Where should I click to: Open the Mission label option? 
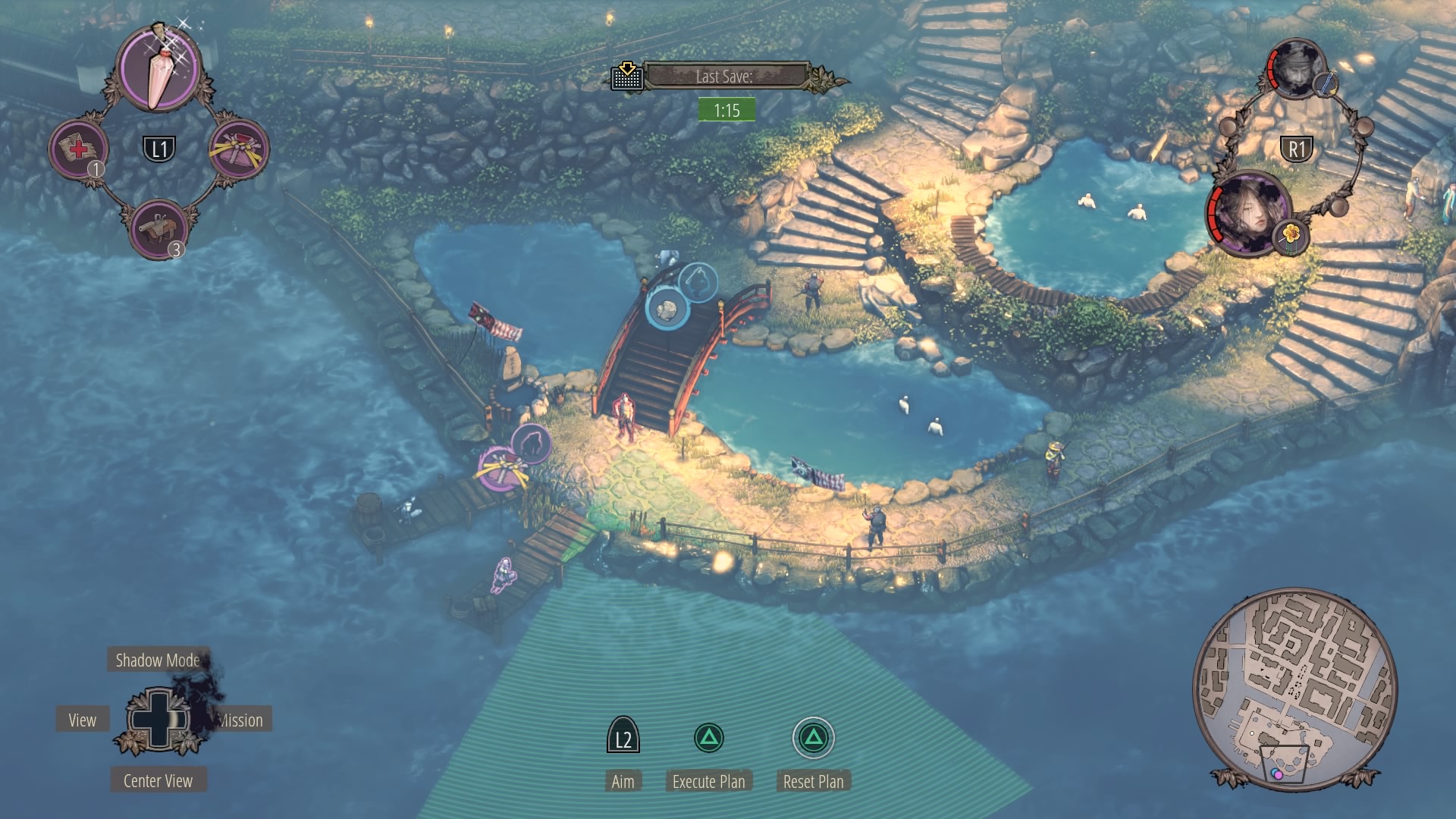click(x=241, y=720)
